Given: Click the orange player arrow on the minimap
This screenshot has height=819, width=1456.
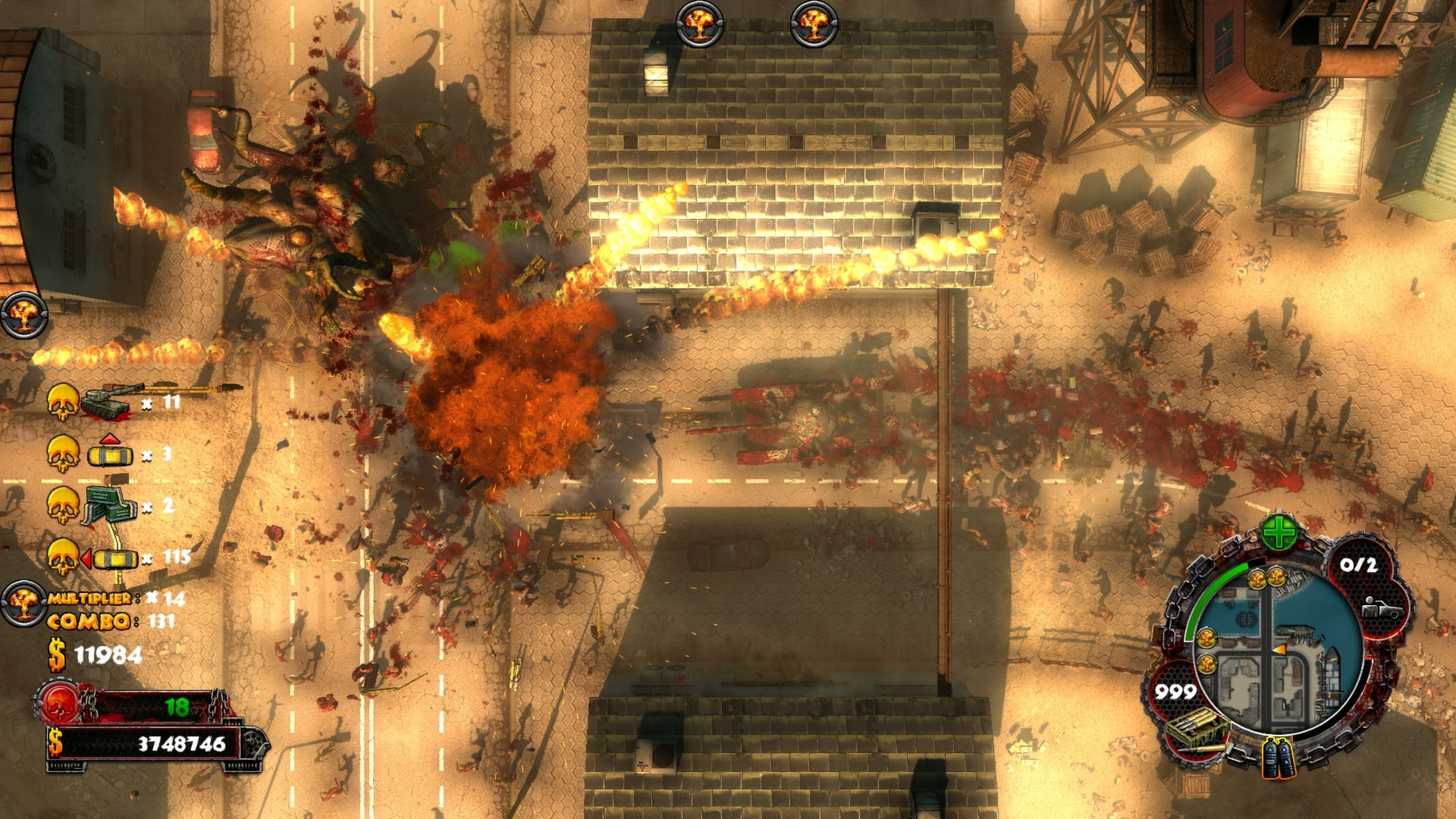Looking at the screenshot, I should pyautogui.click(x=1280, y=650).
